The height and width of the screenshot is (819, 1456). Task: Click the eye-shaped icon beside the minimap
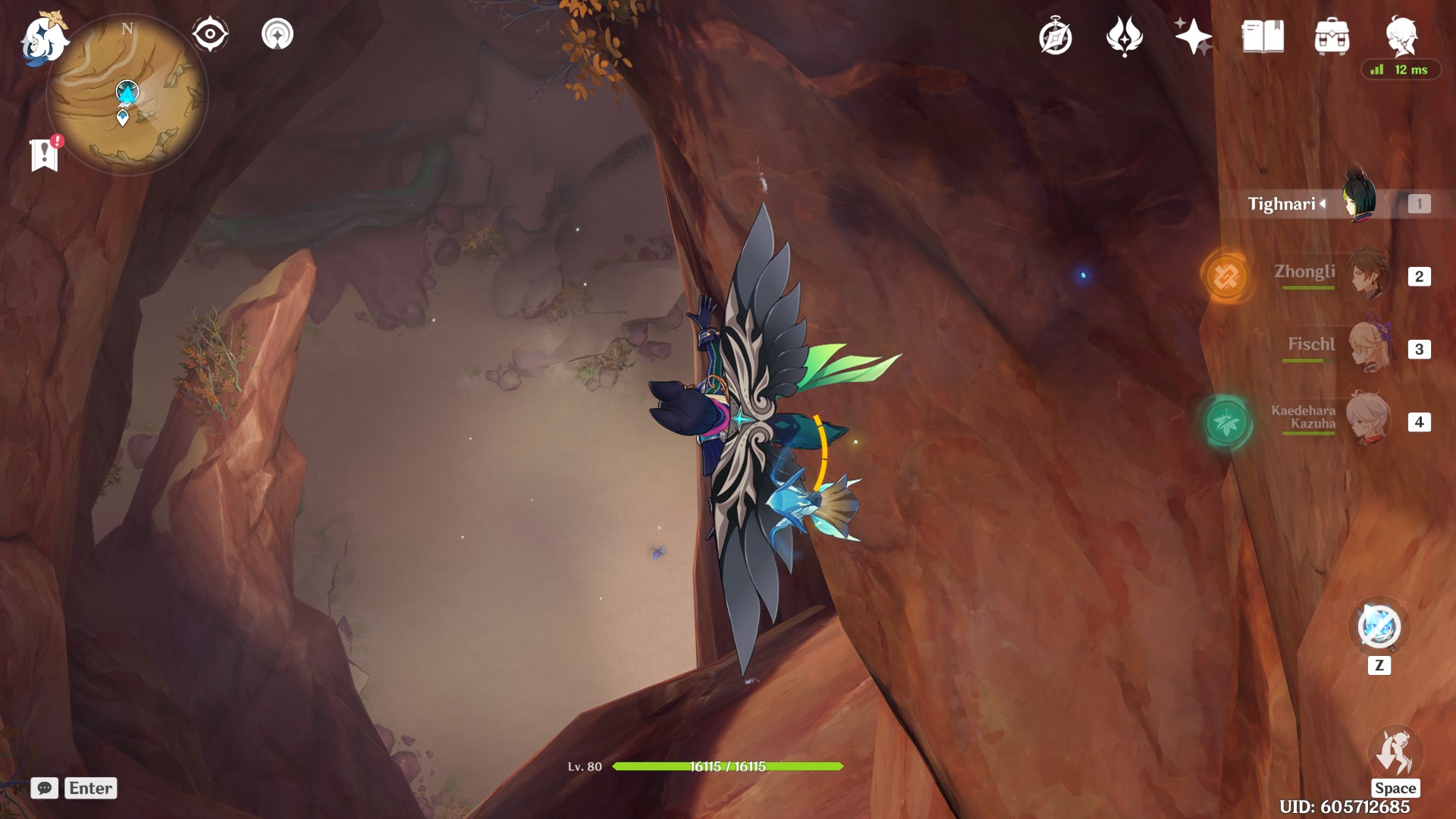tap(210, 33)
